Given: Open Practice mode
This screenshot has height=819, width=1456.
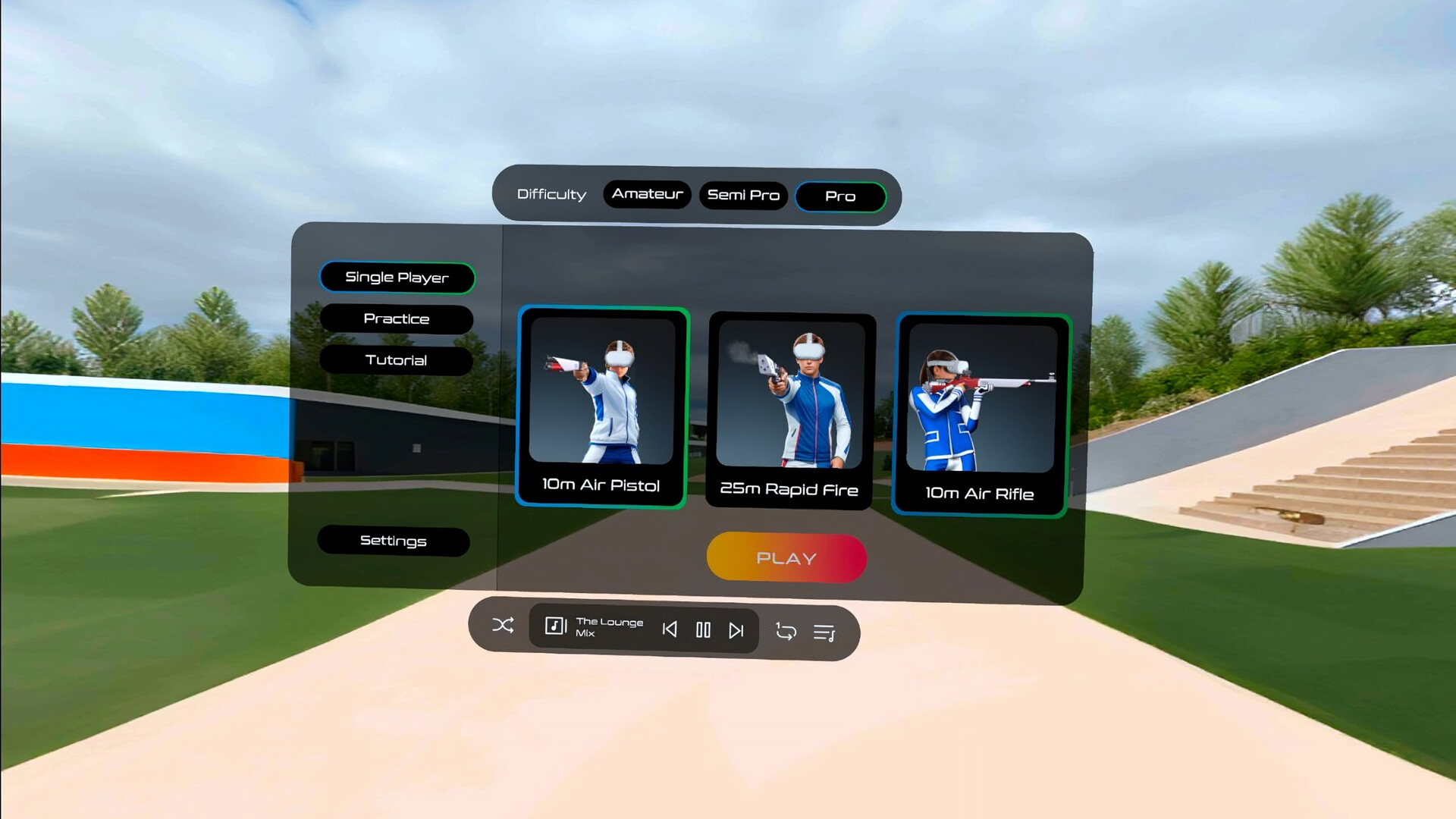Looking at the screenshot, I should [397, 318].
